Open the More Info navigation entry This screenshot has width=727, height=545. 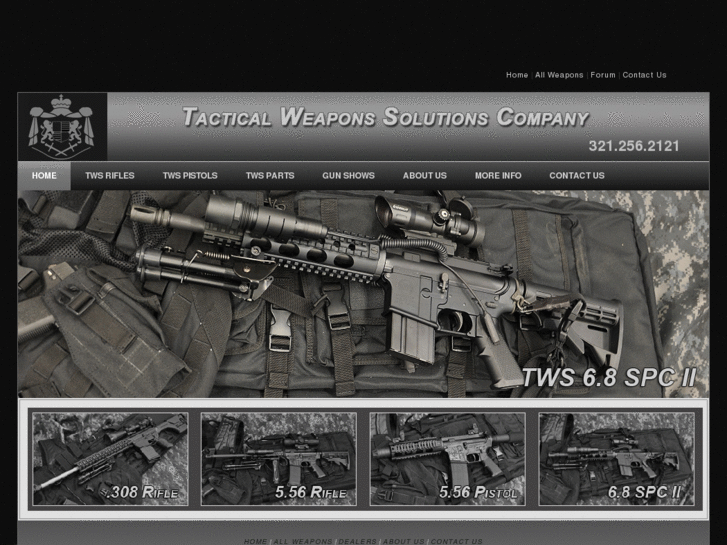(x=498, y=176)
